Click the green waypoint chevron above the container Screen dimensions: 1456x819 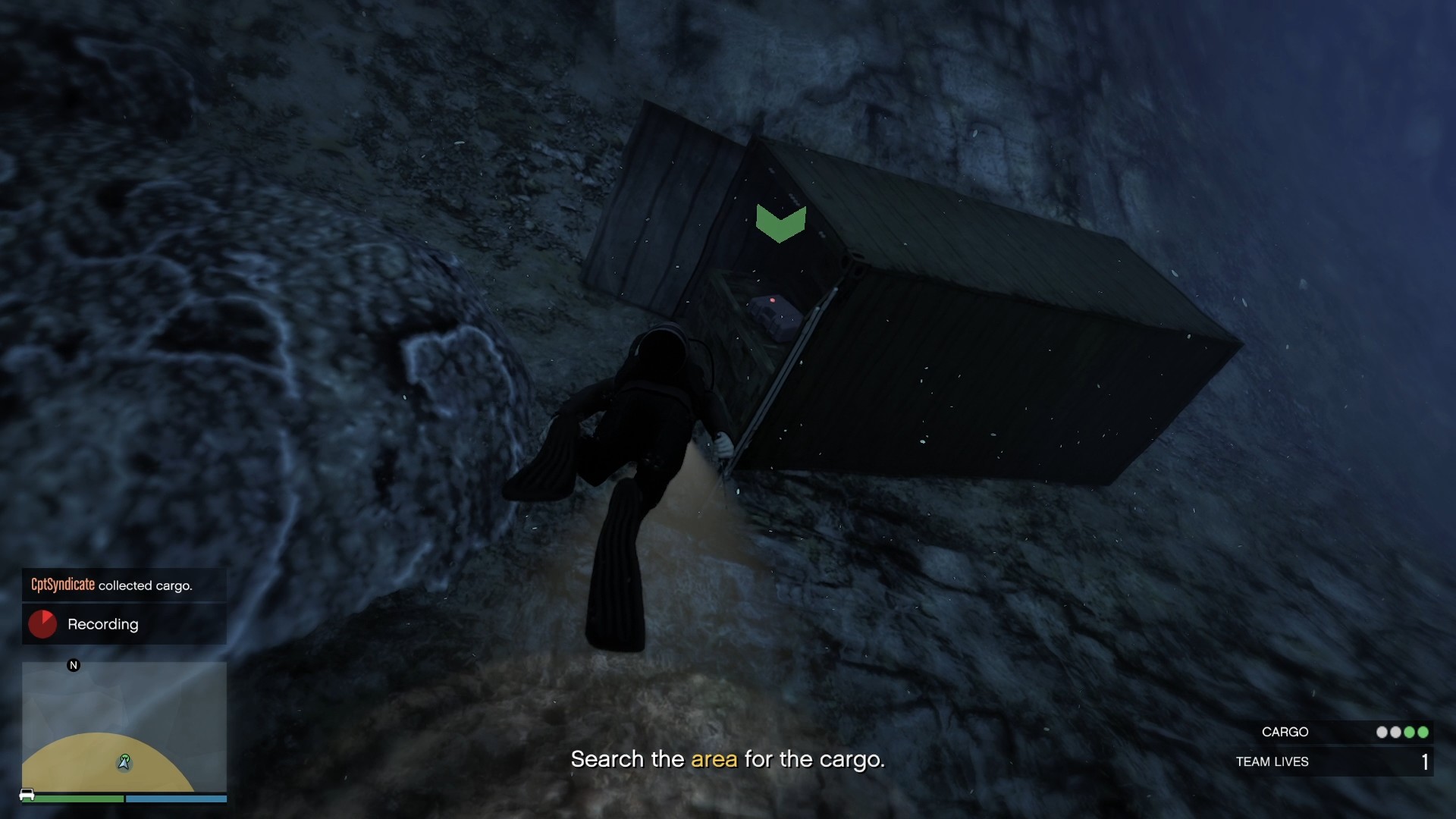click(x=780, y=222)
